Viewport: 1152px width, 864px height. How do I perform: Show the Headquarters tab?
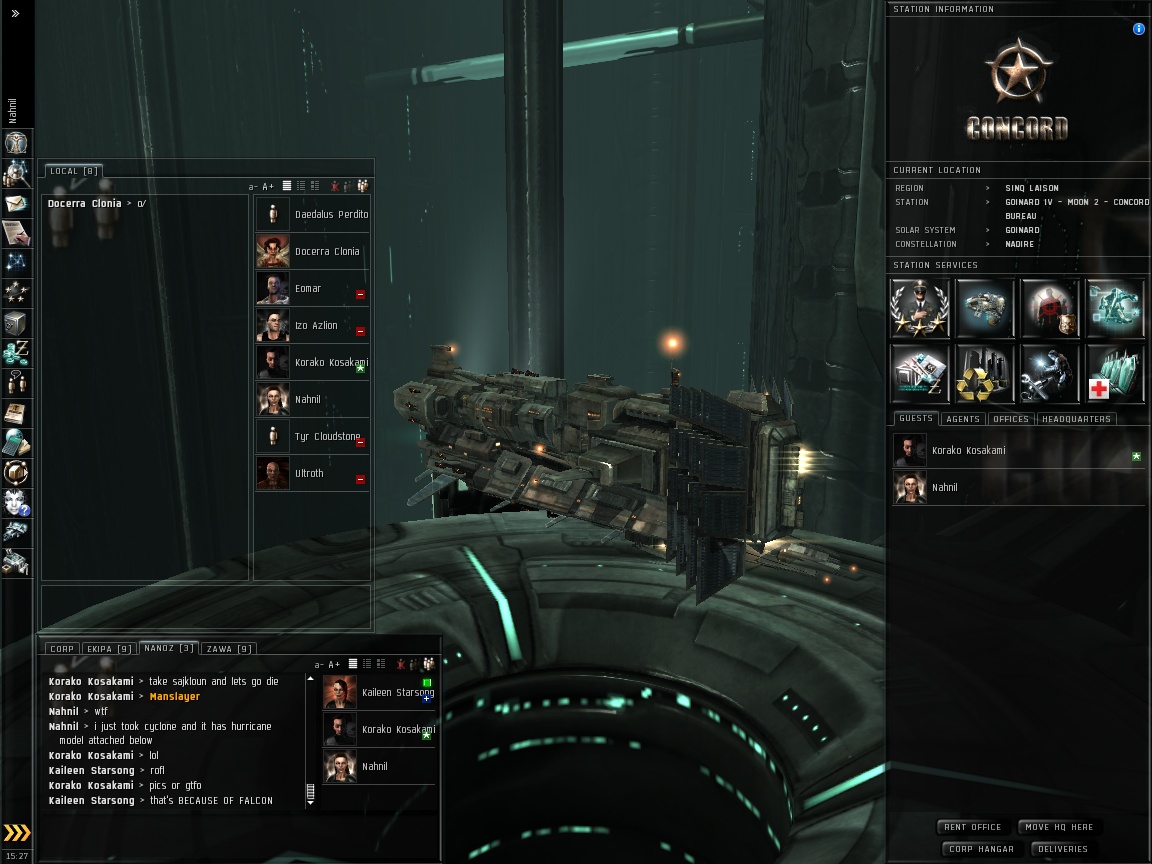coord(1076,419)
